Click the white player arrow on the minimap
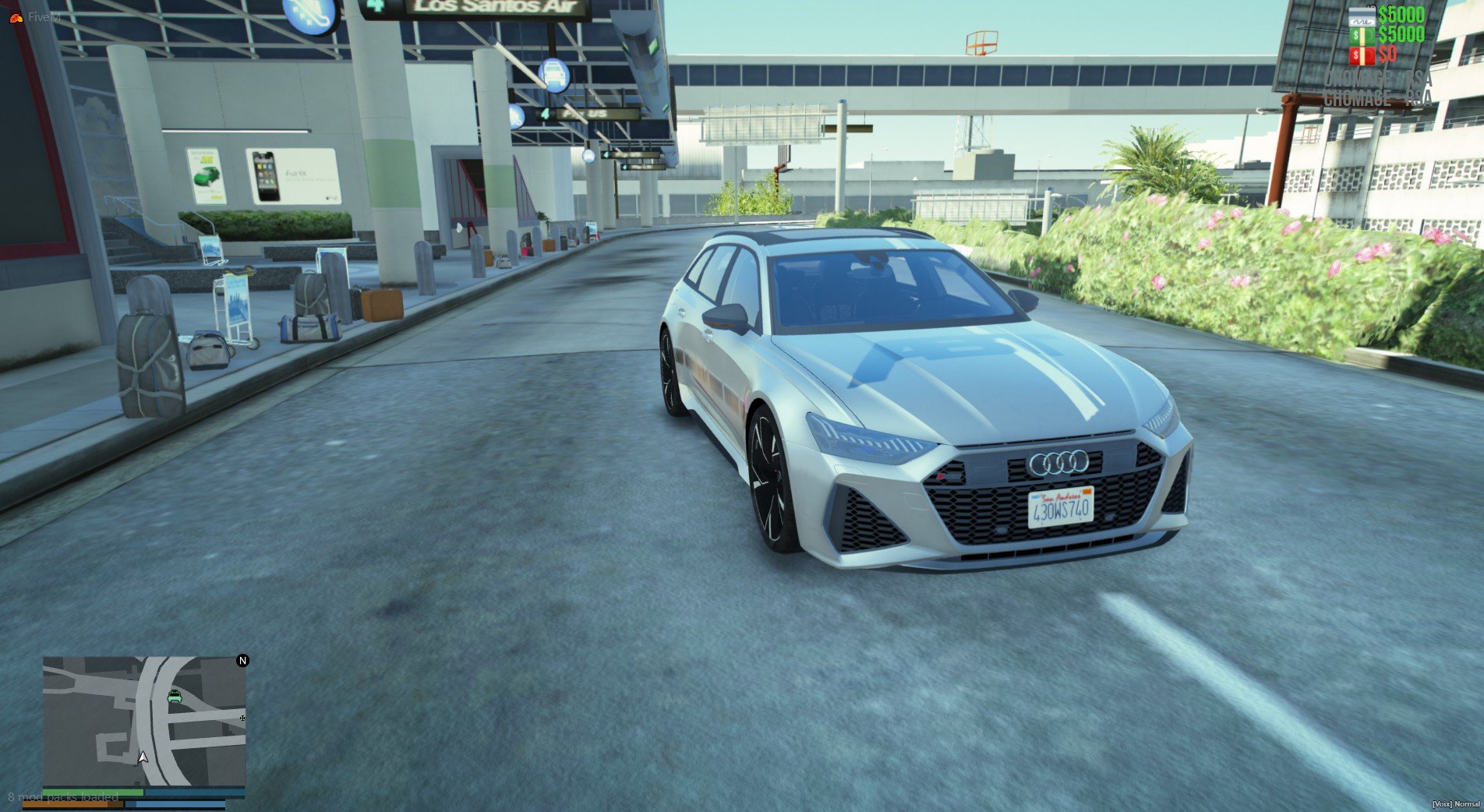This screenshot has height=812, width=1484. 143,757
